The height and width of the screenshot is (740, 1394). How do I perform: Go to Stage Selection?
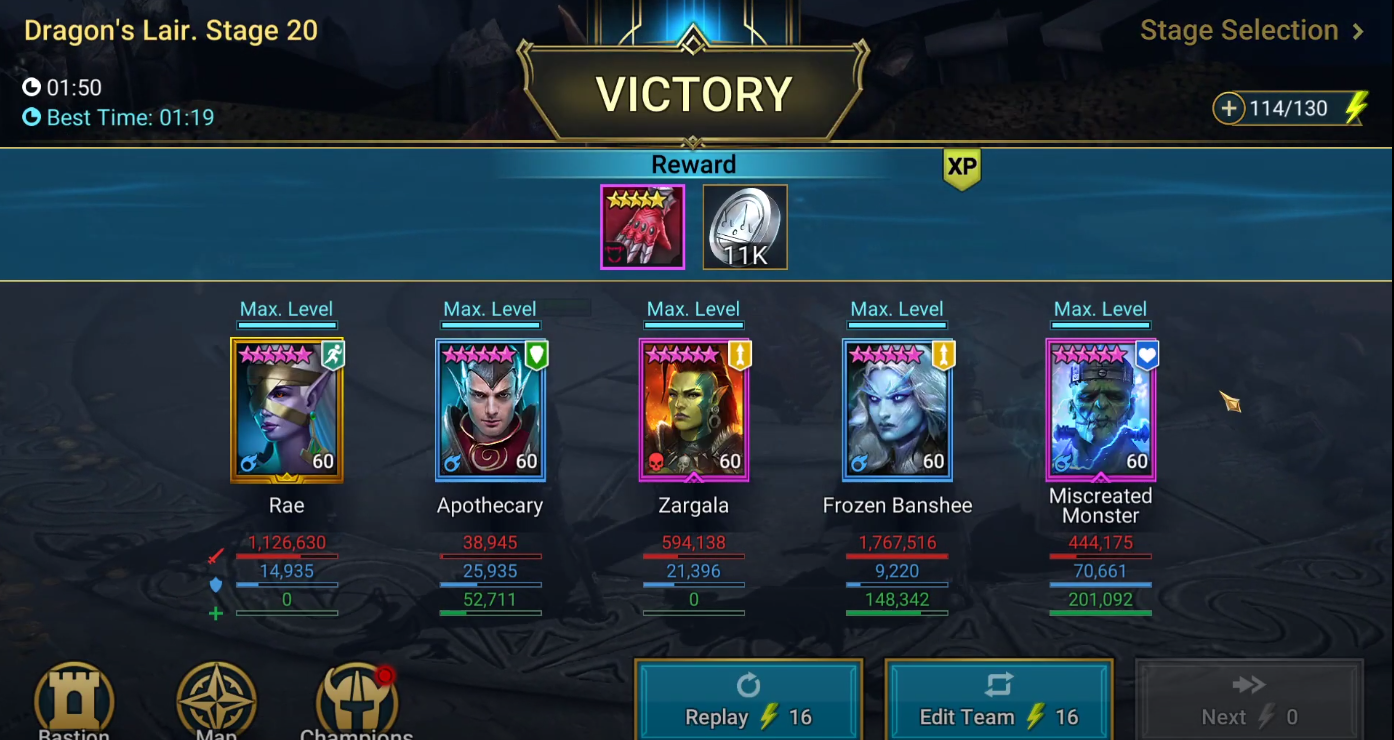tap(1252, 31)
